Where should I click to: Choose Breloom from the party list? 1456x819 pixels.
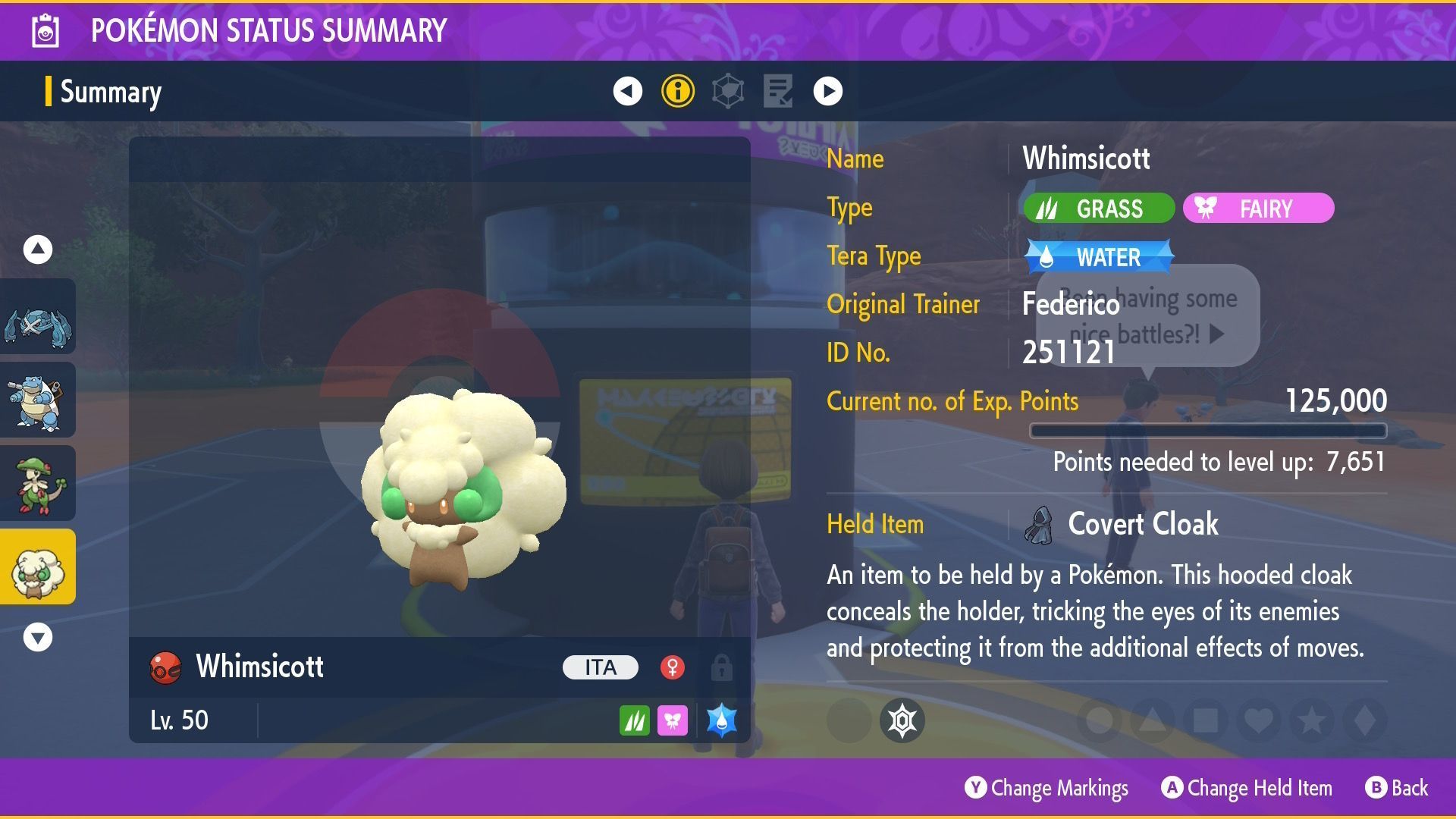[37, 484]
